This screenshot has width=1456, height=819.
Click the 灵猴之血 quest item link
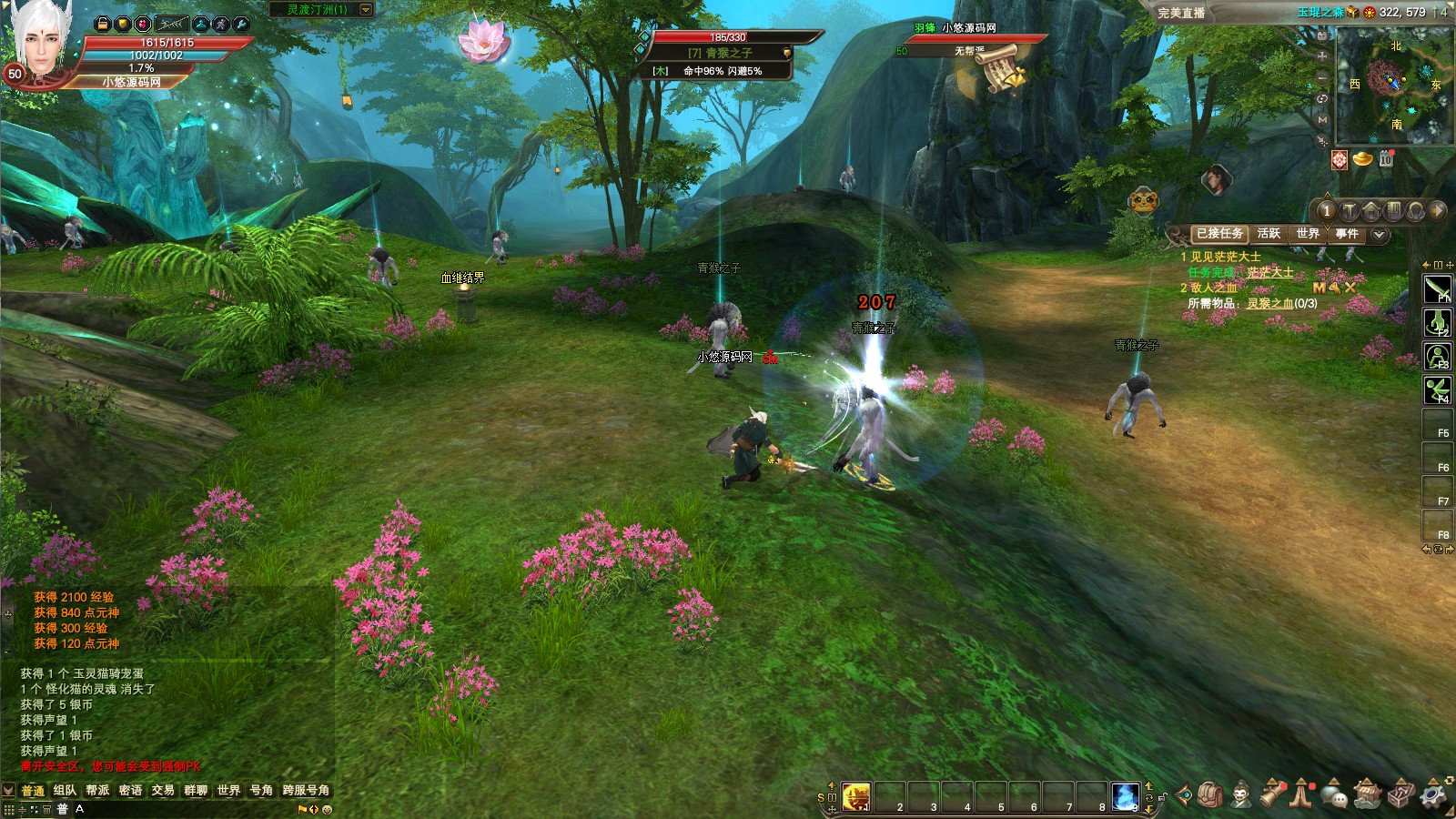1270,303
